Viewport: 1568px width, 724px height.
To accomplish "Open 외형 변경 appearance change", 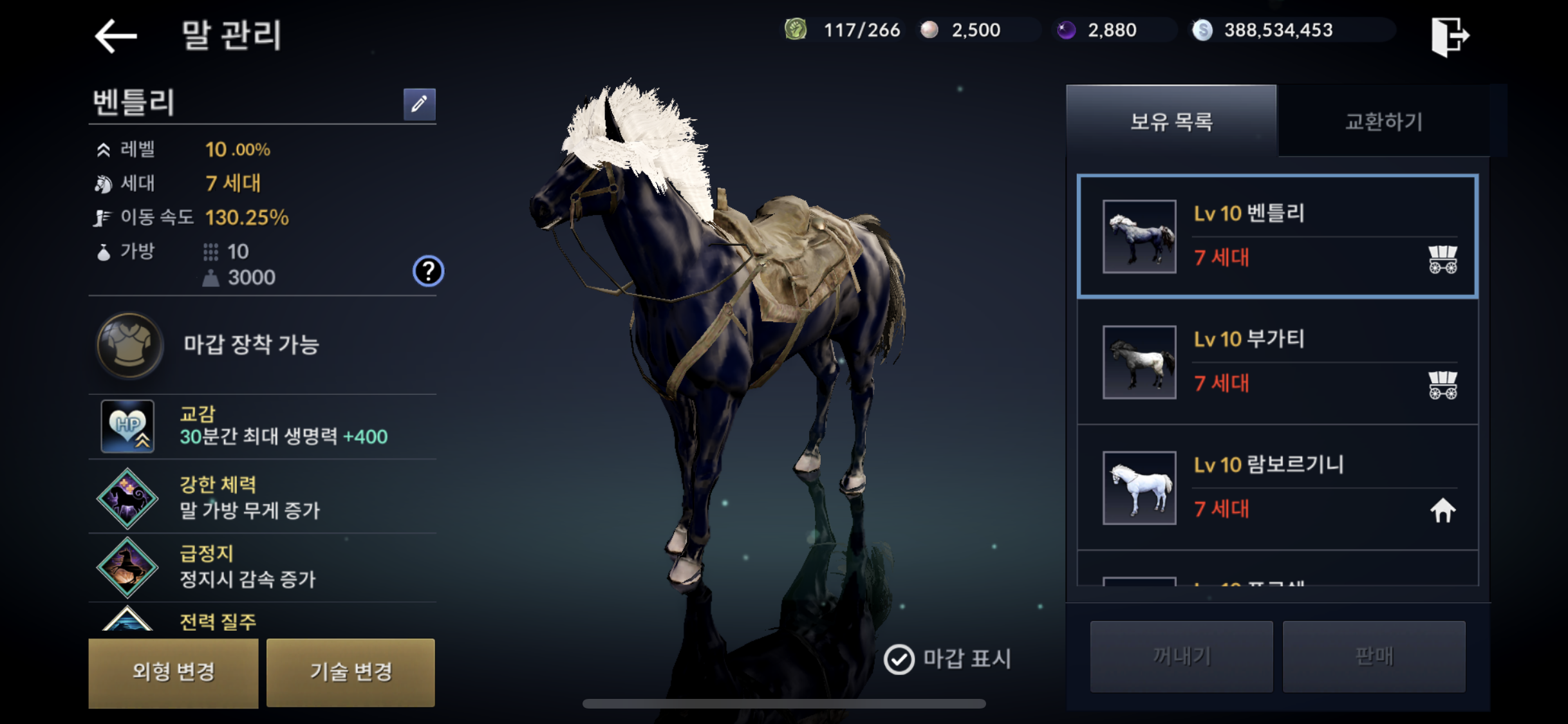I will (173, 672).
